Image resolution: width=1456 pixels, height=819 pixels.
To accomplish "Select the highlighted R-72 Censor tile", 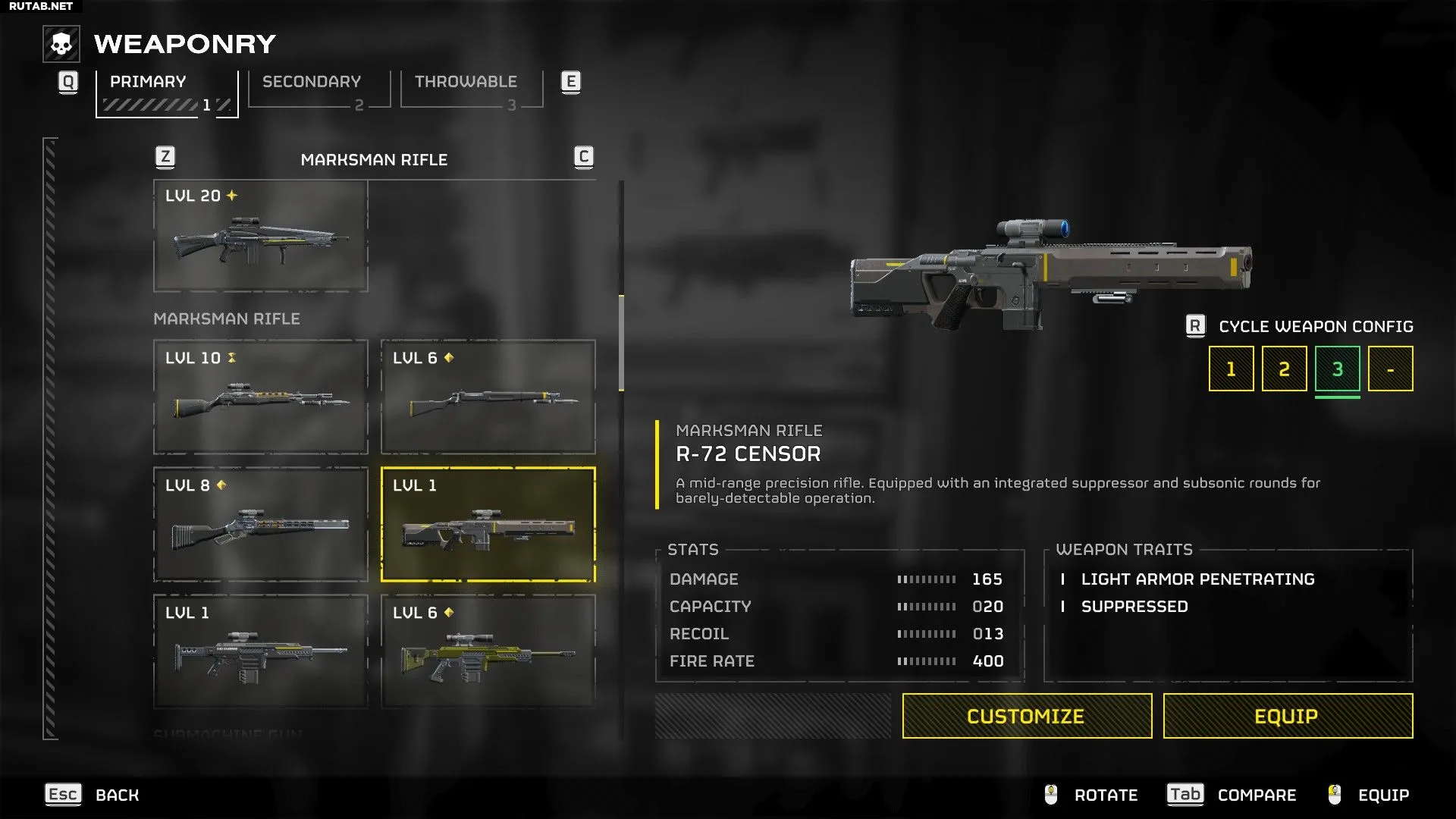I will (x=488, y=524).
